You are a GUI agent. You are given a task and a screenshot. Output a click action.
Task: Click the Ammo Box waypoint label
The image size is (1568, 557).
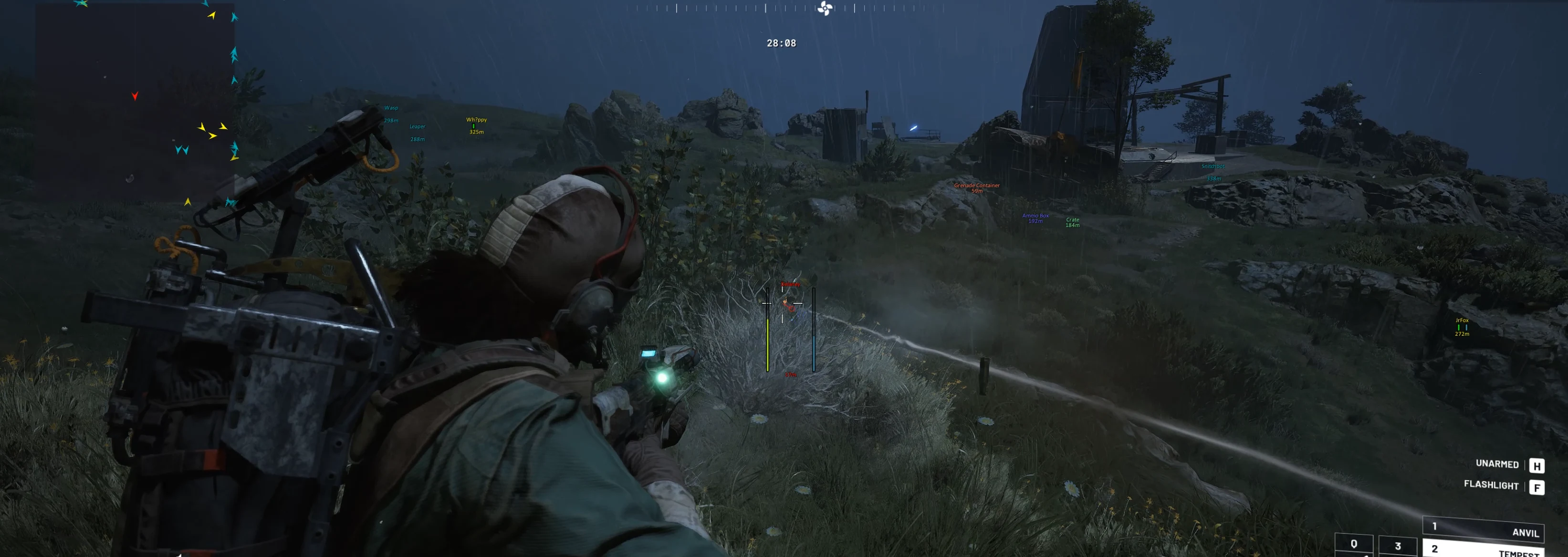(1035, 217)
